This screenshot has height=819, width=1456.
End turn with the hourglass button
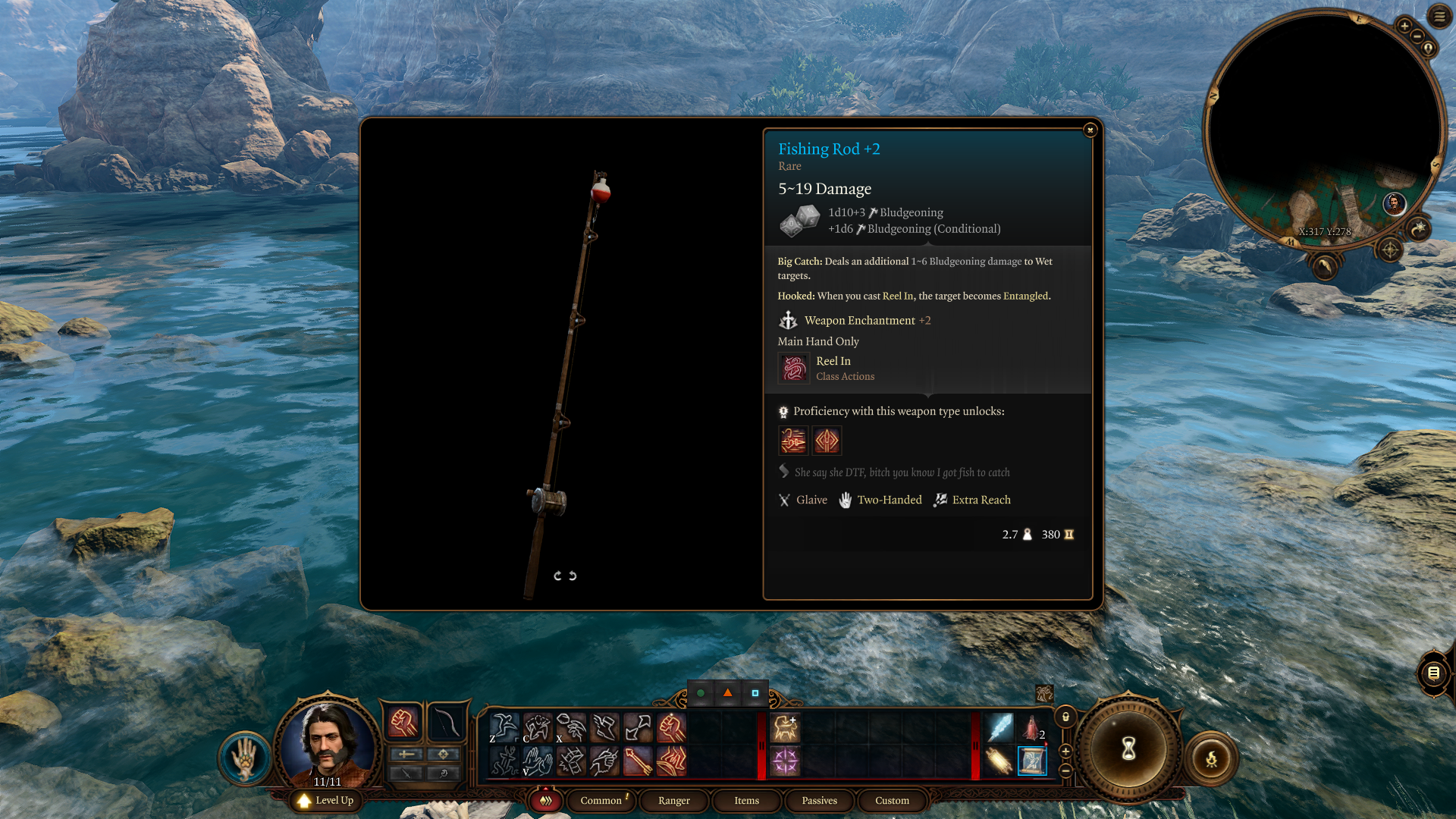point(1128,749)
